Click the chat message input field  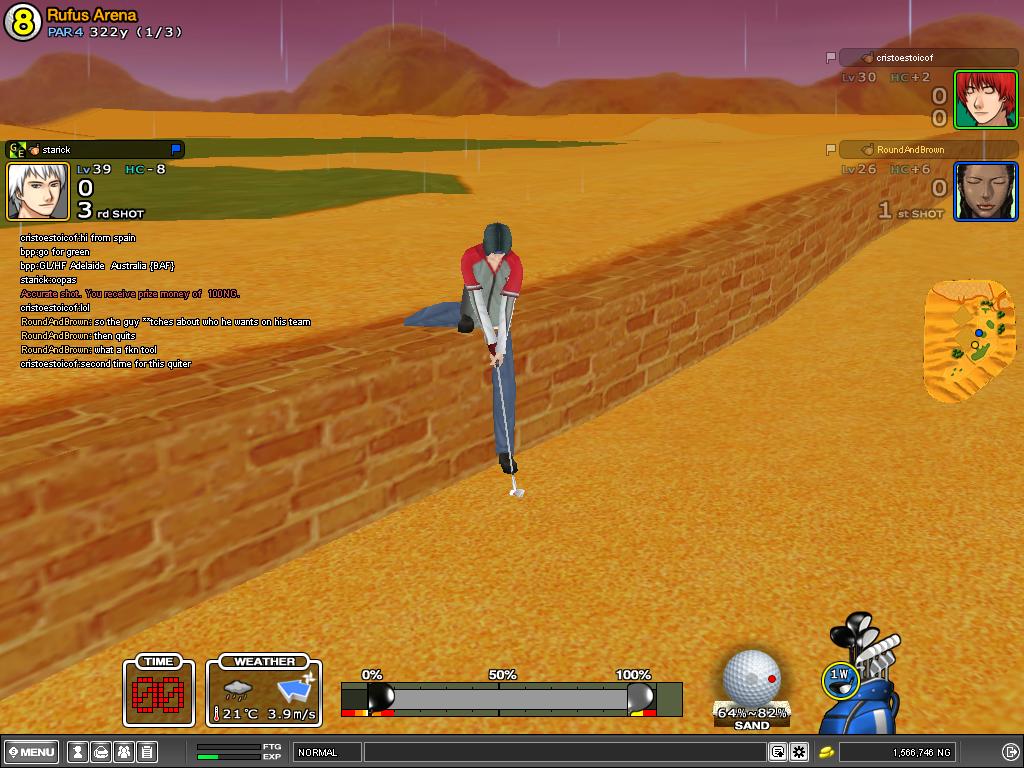pos(564,752)
